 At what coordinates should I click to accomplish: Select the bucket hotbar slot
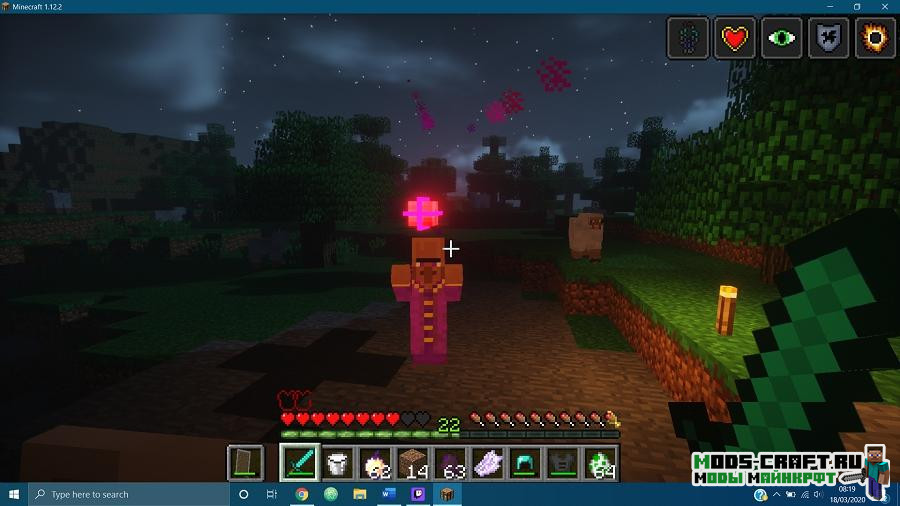click(337, 463)
